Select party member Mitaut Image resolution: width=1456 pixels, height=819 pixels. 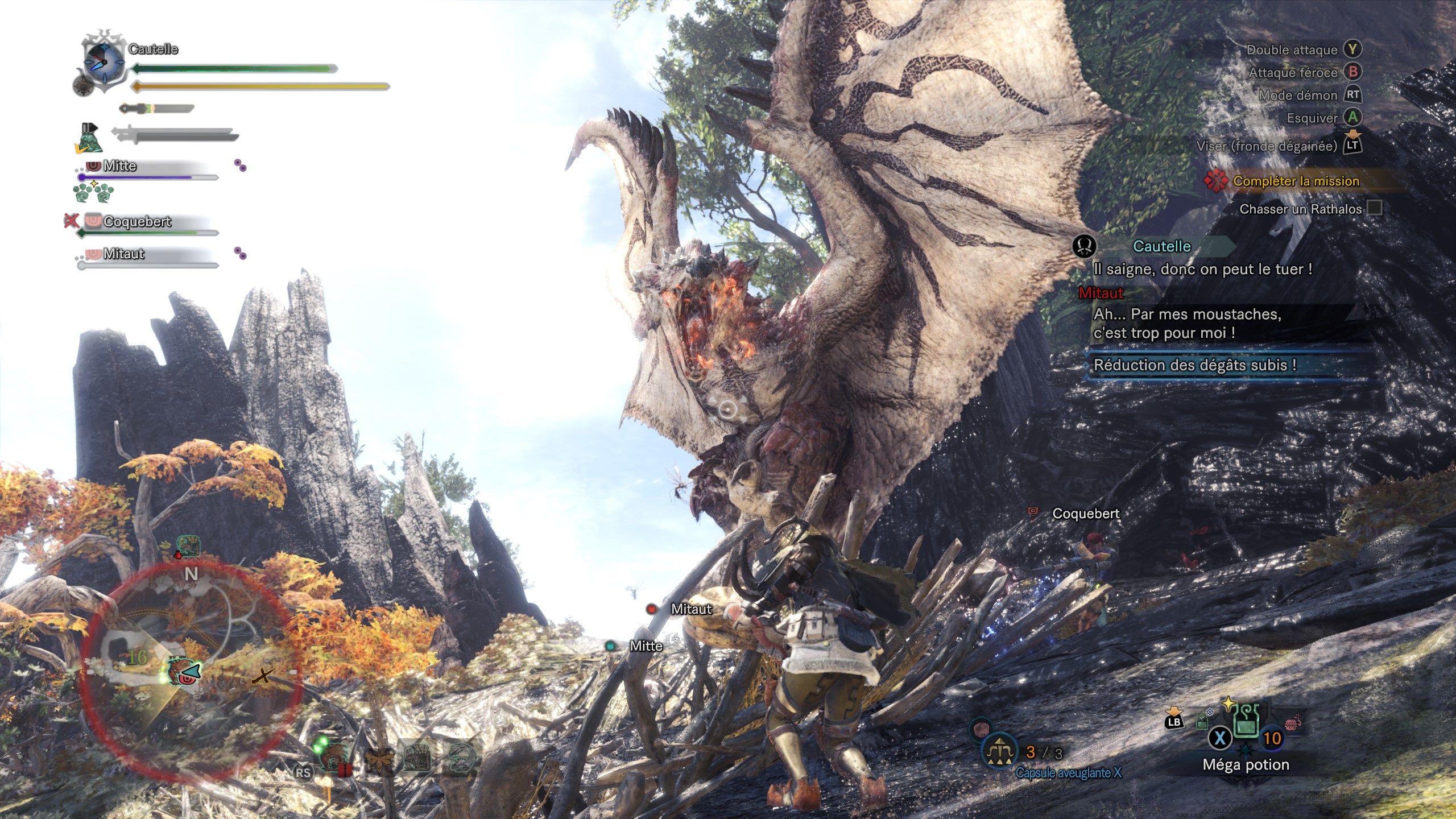point(124,254)
